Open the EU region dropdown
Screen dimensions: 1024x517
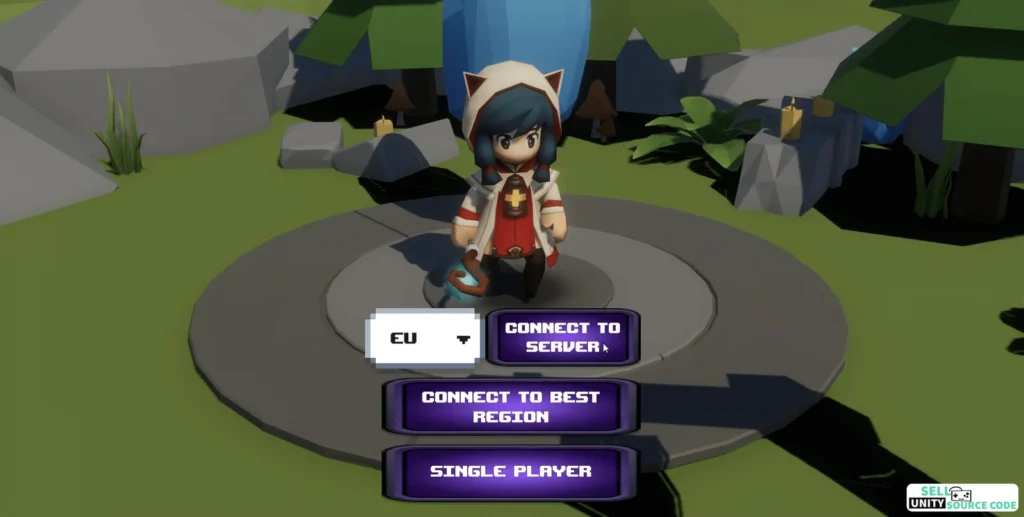click(424, 338)
